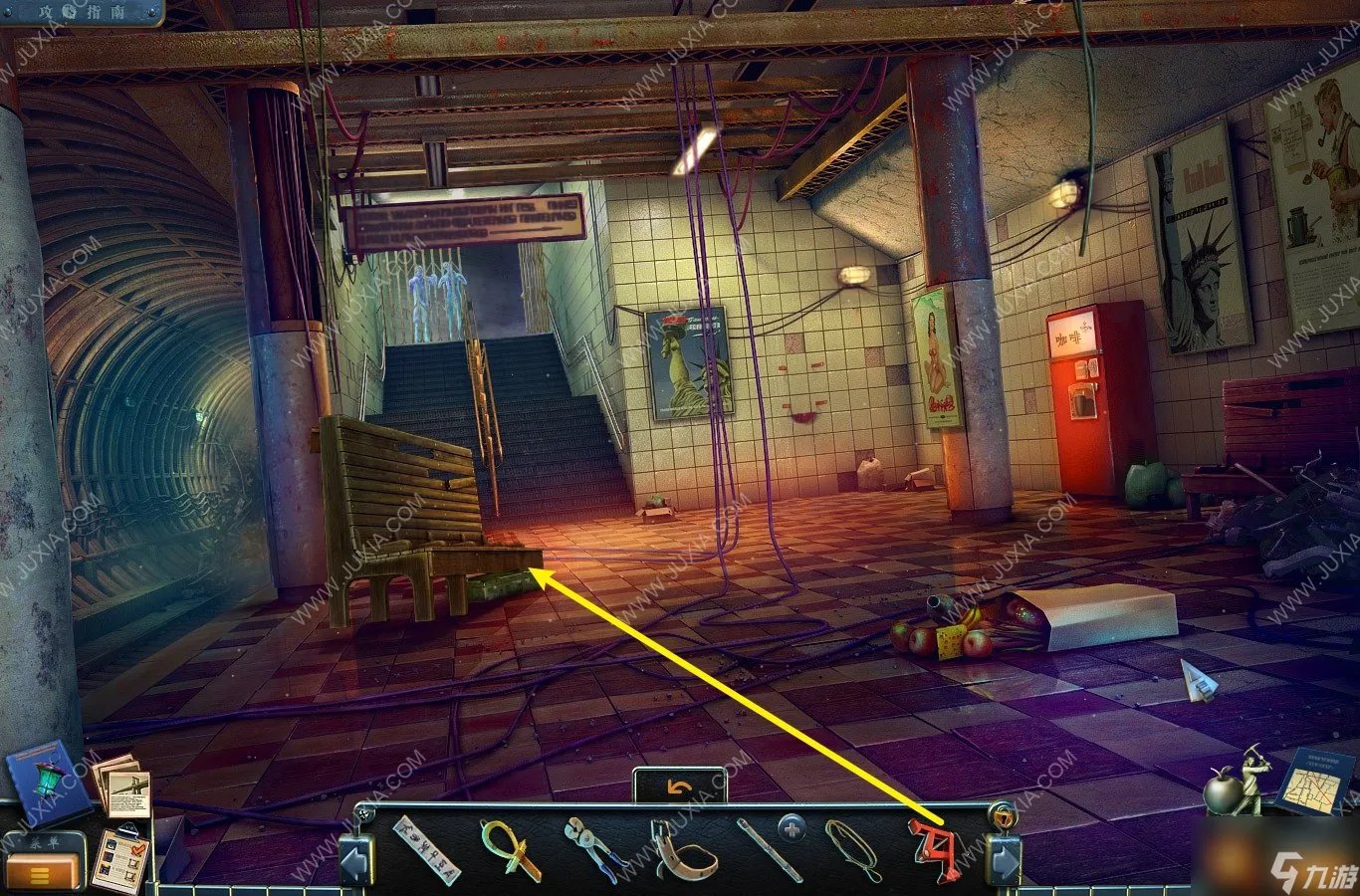Open the task checklist clipboard
Viewport: 1360px width, 896px height.
tap(122, 857)
